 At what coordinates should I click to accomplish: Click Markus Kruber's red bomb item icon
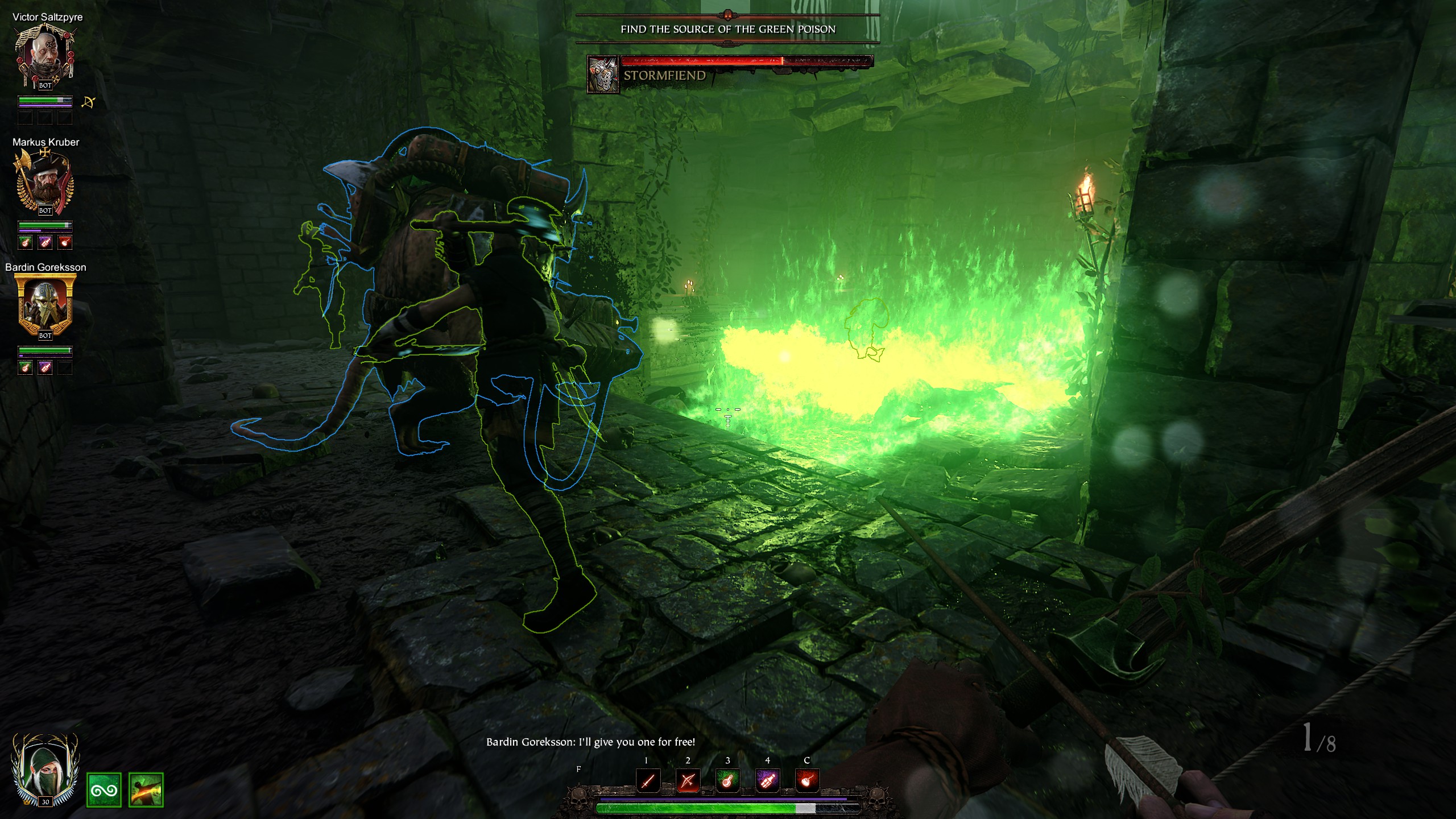tap(65, 243)
